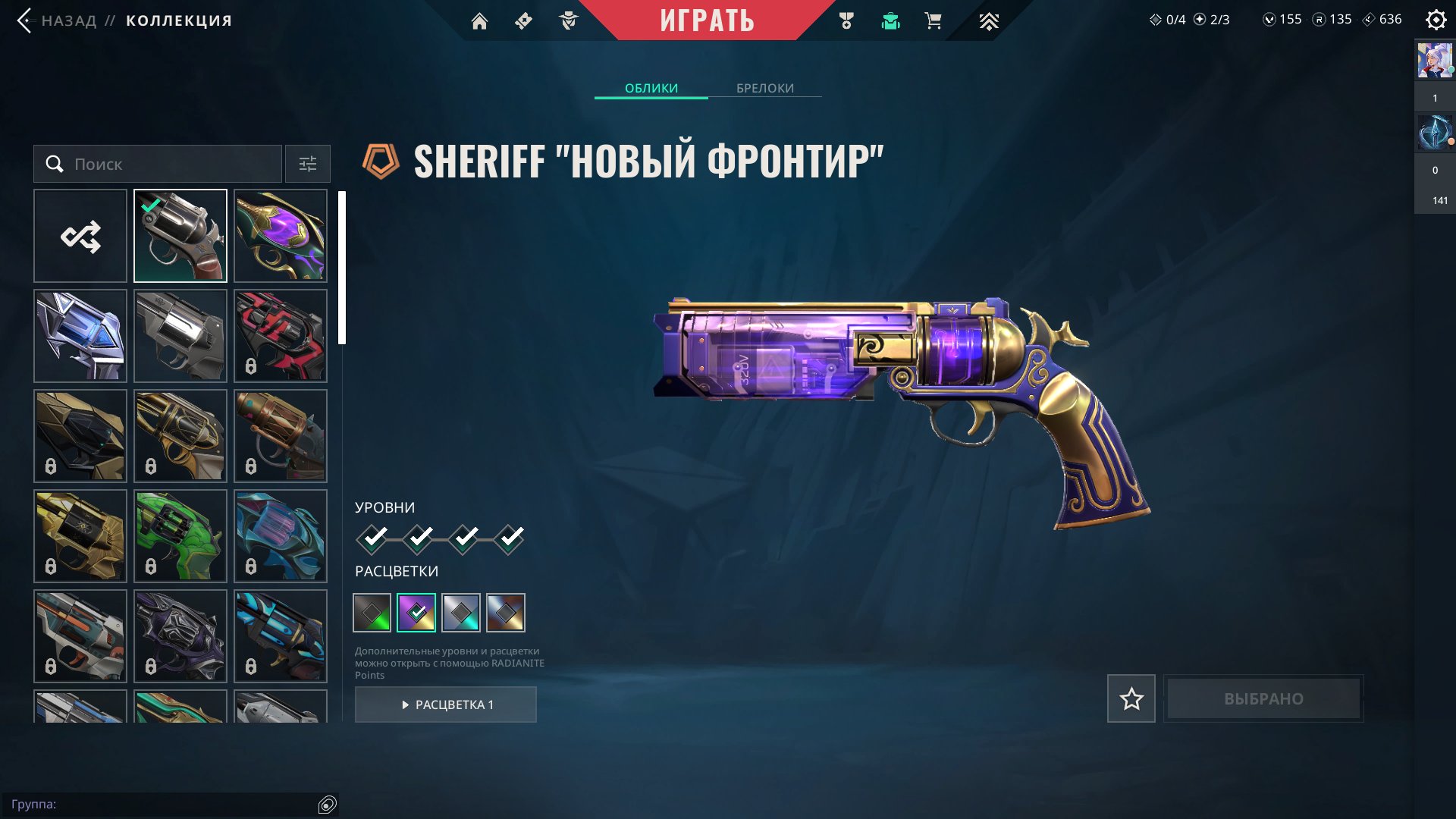Select the random skin shuffle tile

[x=80, y=235]
